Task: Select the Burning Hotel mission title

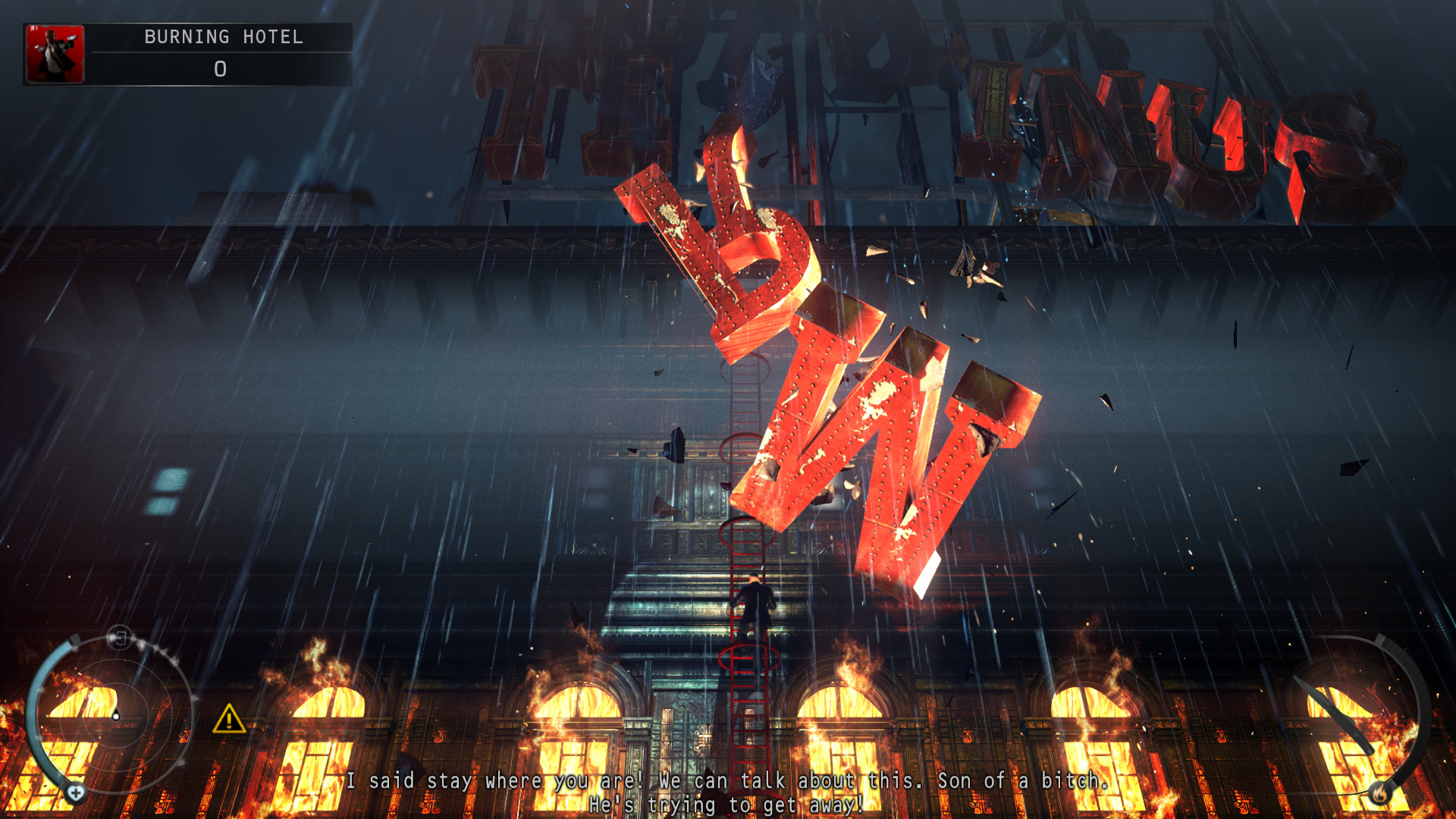Action: (223, 37)
